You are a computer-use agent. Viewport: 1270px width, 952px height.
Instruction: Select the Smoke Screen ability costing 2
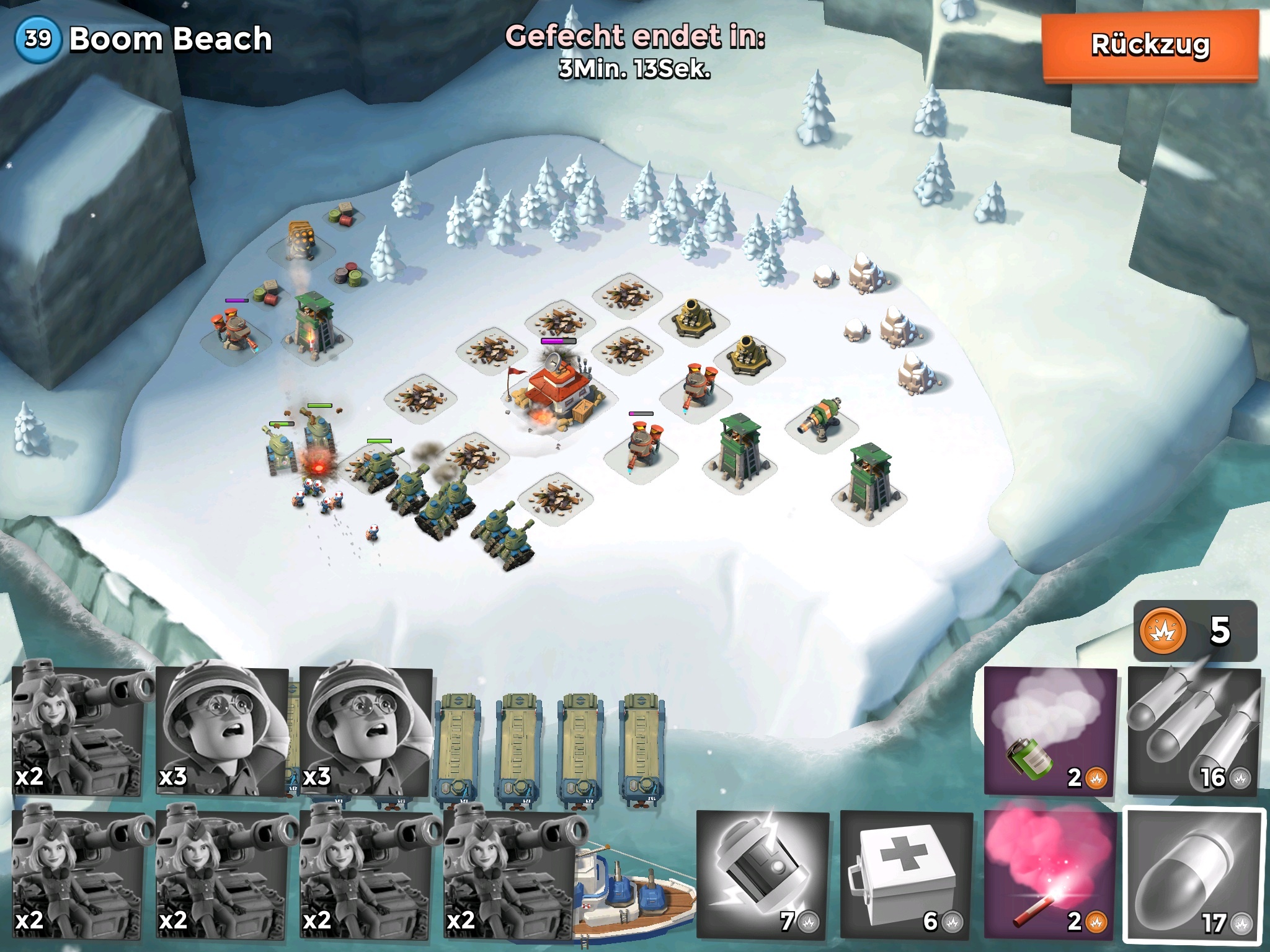click(1049, 731)
